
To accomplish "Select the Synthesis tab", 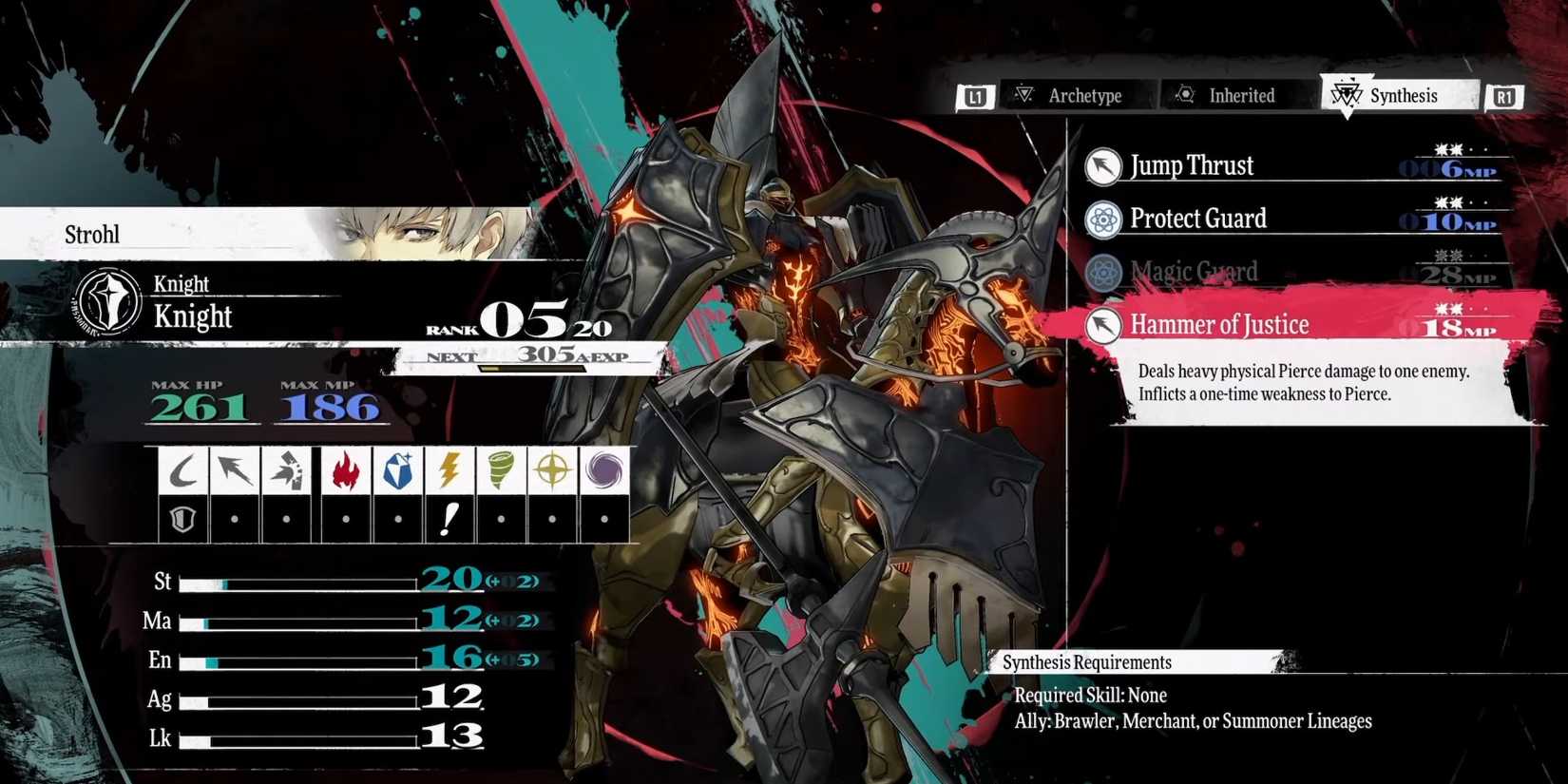I will tap(1390, 95).
